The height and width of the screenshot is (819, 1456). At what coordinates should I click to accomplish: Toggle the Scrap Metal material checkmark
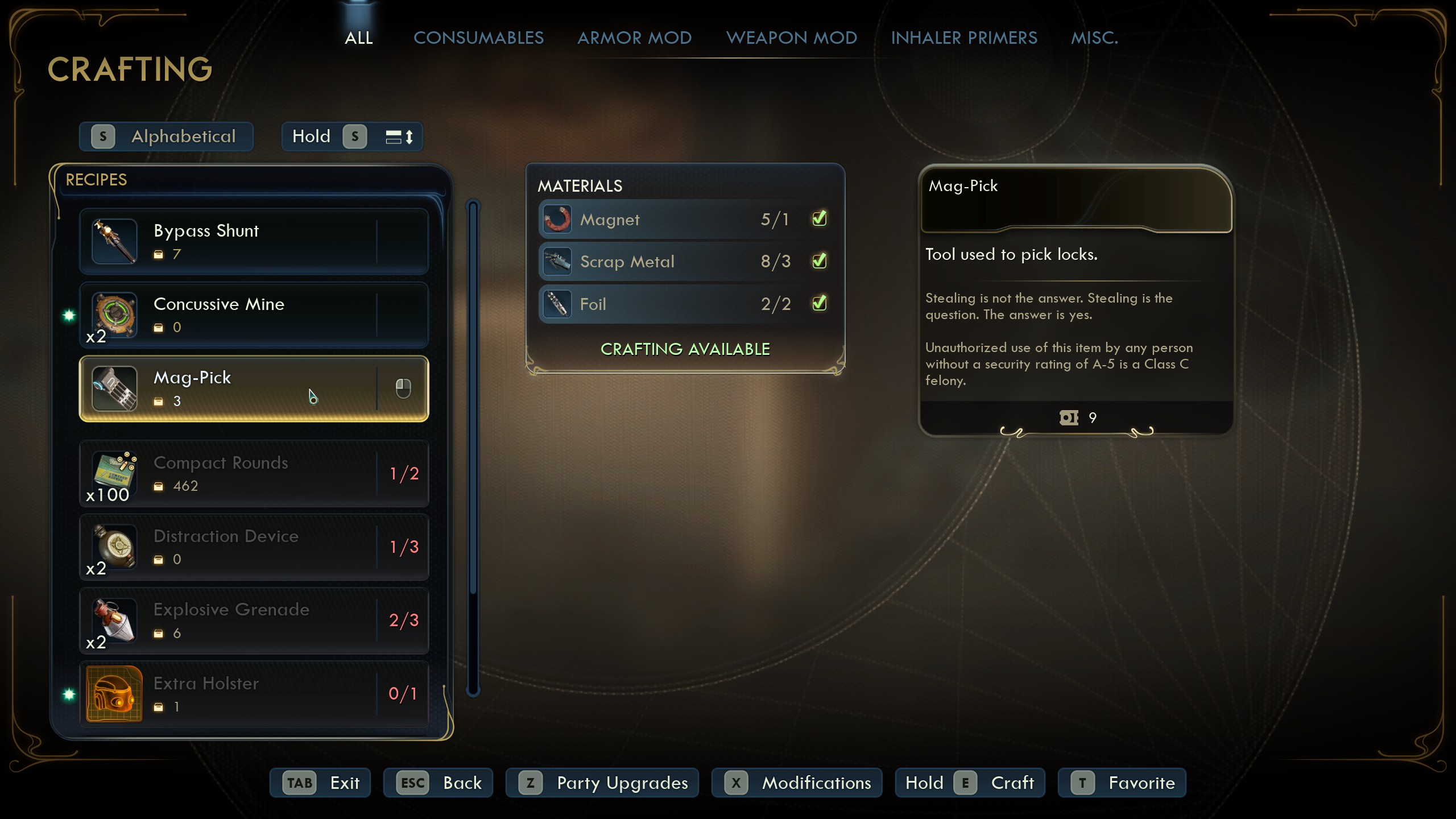click(819, 261)
